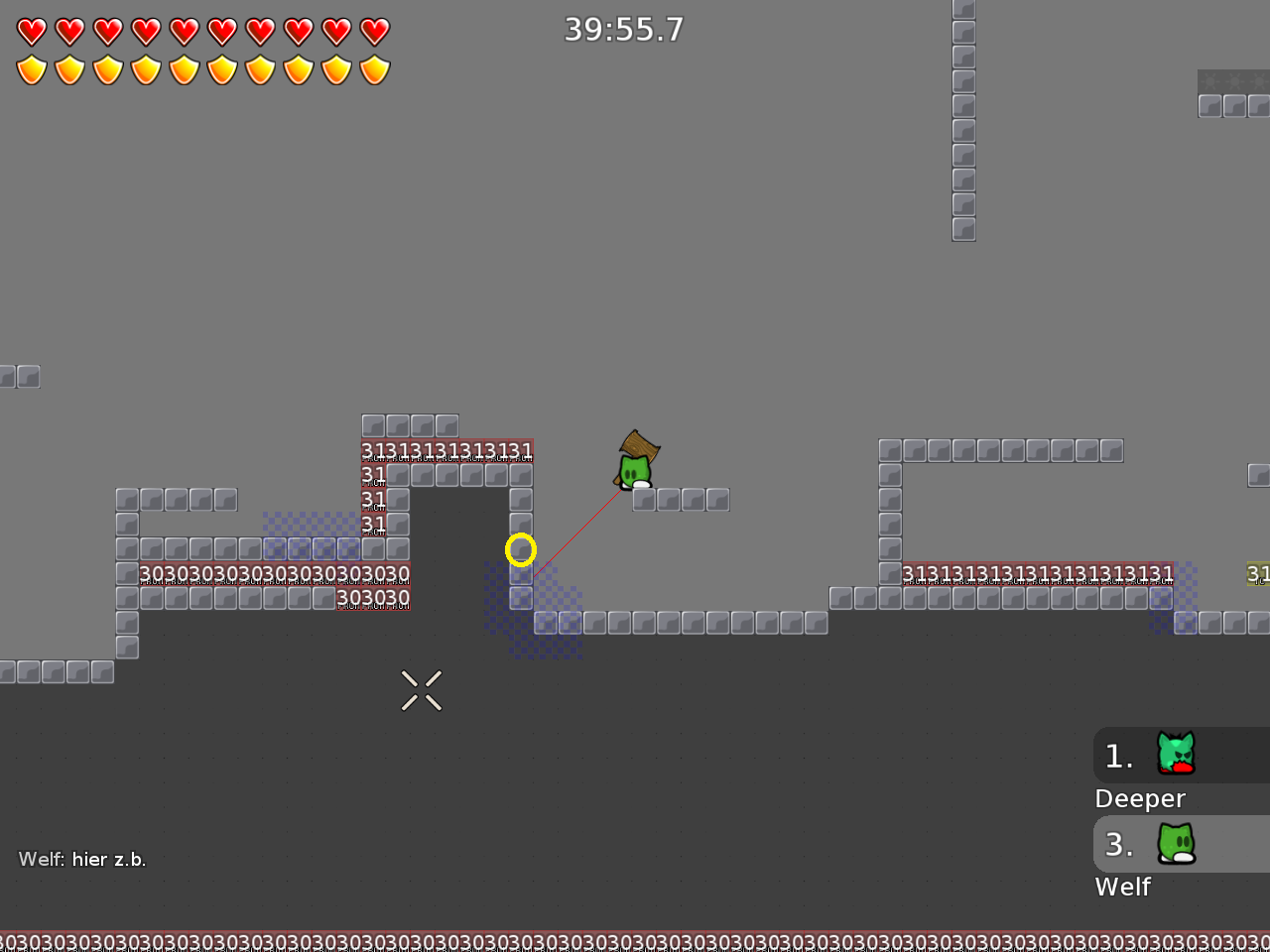Select the last heart in the health row
The width and height of the screenshot is (1270, 952).
tap(373, 31)
